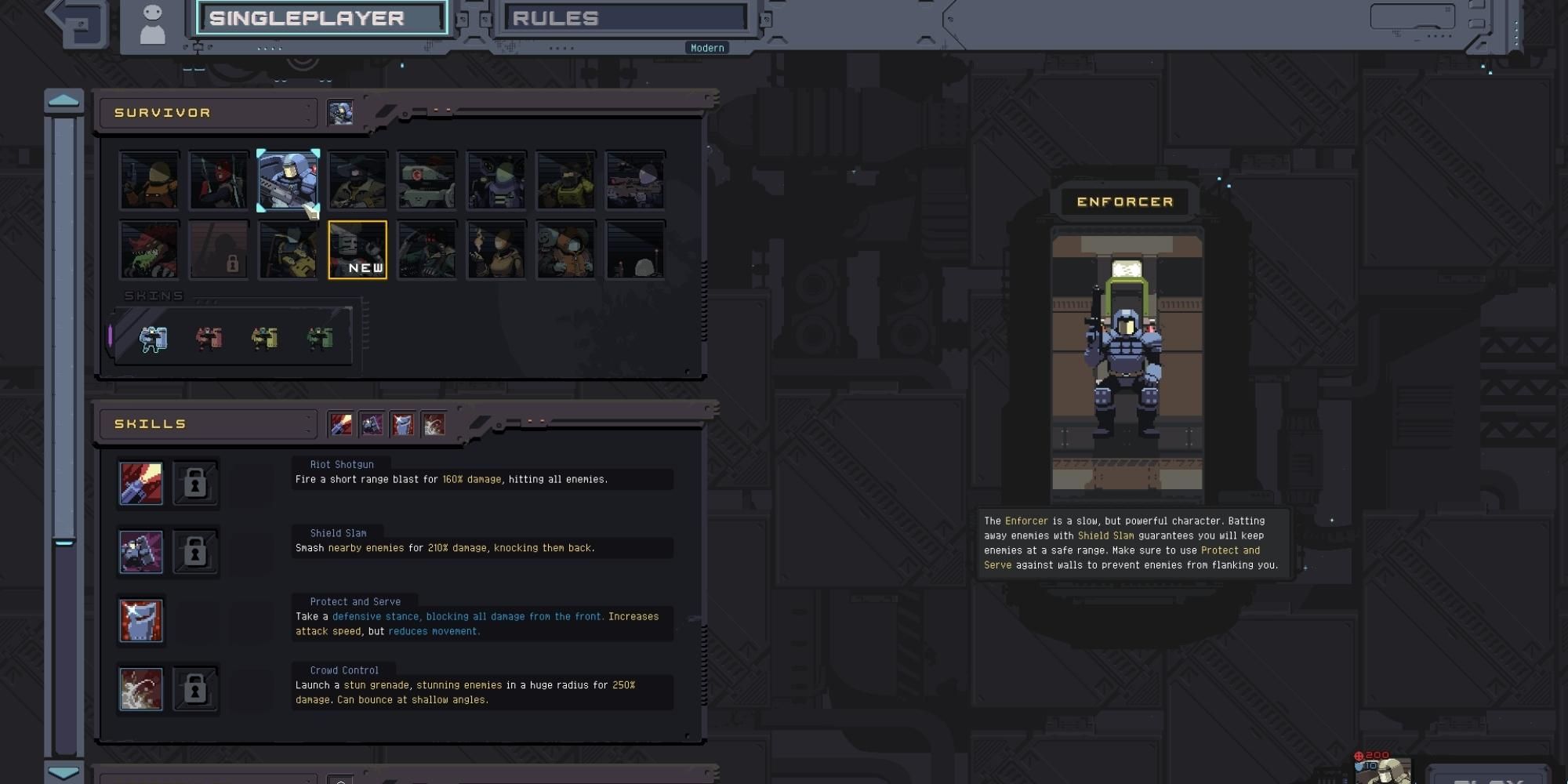
Task: Click the scroll-up arrow above the scrollbar
Action: coord(64,100)
